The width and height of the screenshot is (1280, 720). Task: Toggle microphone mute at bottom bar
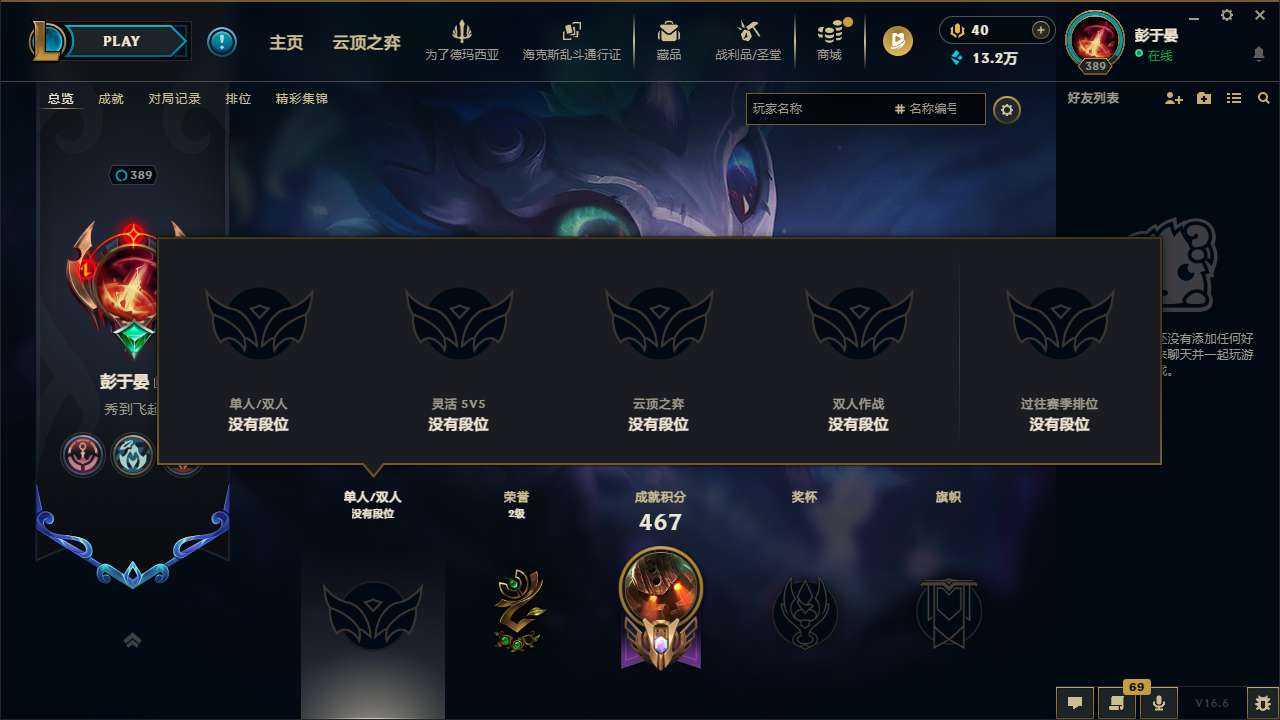point(1159,702)
